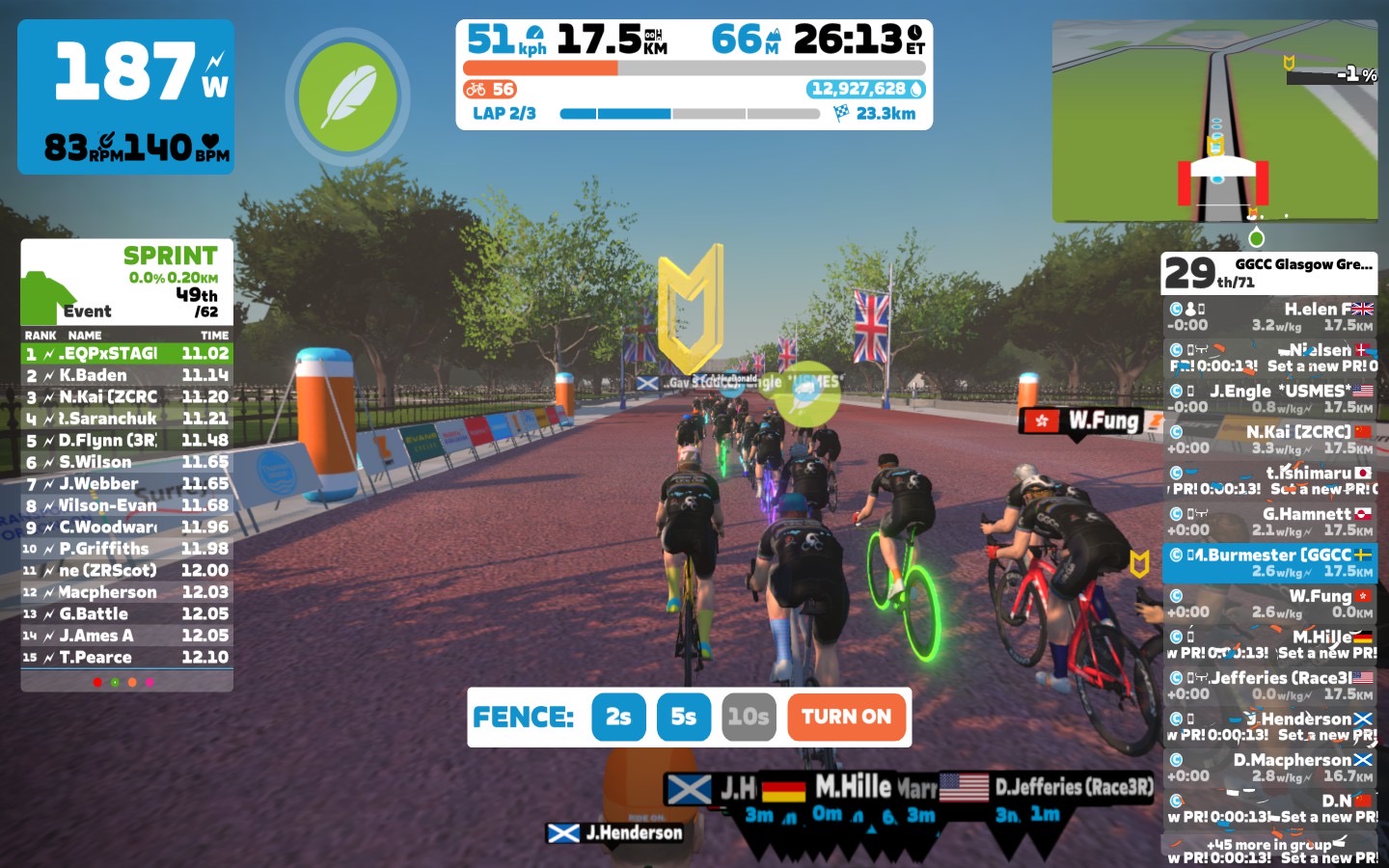This screenshot has width=1389, height=868.
Task: Click G.Hamnett in the nearby riders
Action: click(1269, 522)
